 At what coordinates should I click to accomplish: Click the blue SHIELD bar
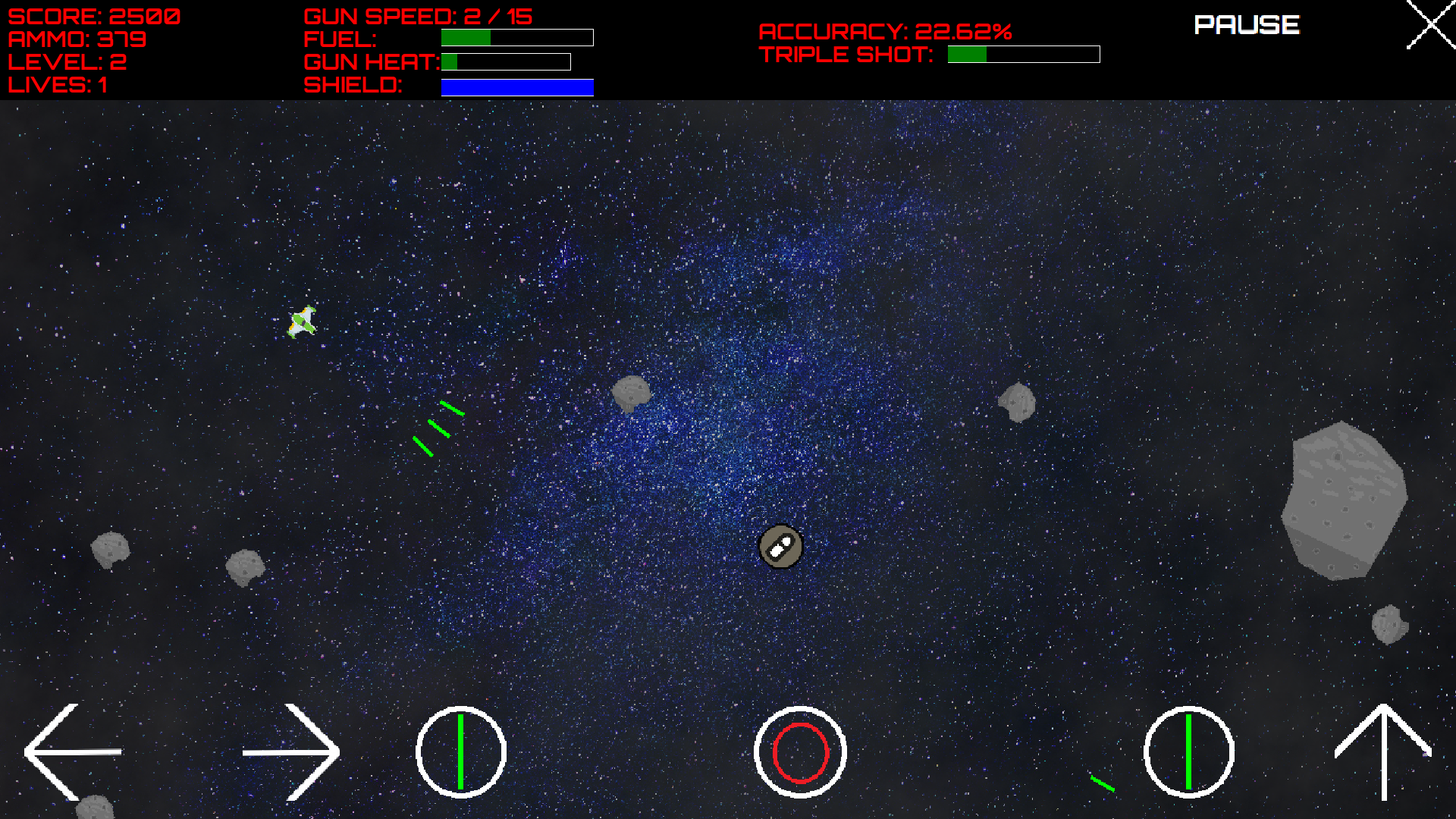tap(516, 86)
